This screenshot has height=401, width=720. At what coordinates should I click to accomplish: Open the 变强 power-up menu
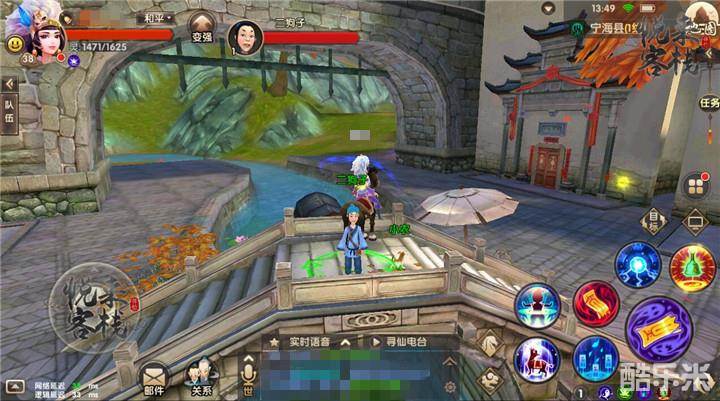point(203,26)
